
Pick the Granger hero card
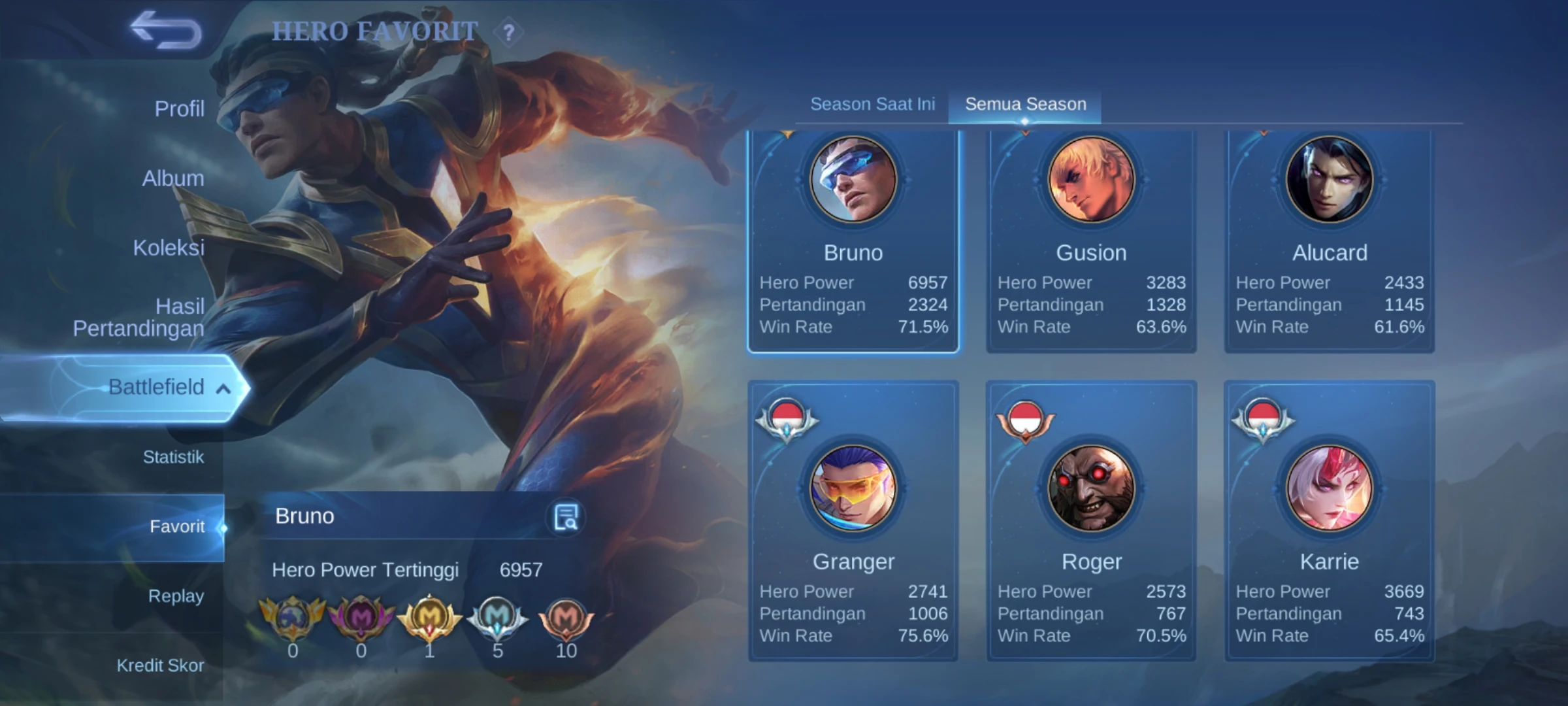coord(853,523)
